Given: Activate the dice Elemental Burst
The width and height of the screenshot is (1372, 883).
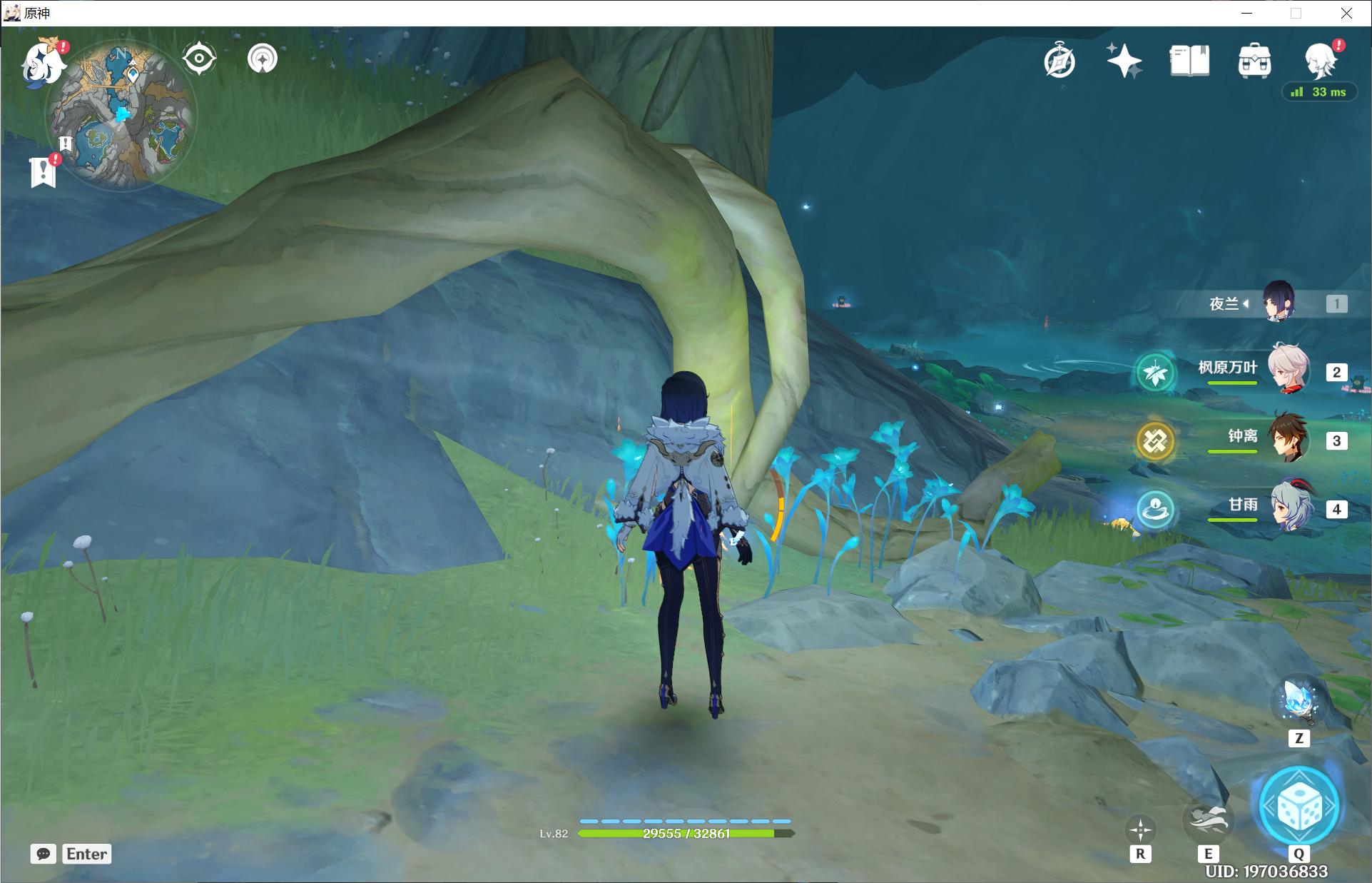Looking at the screenshot, I should pos(1299,807).
